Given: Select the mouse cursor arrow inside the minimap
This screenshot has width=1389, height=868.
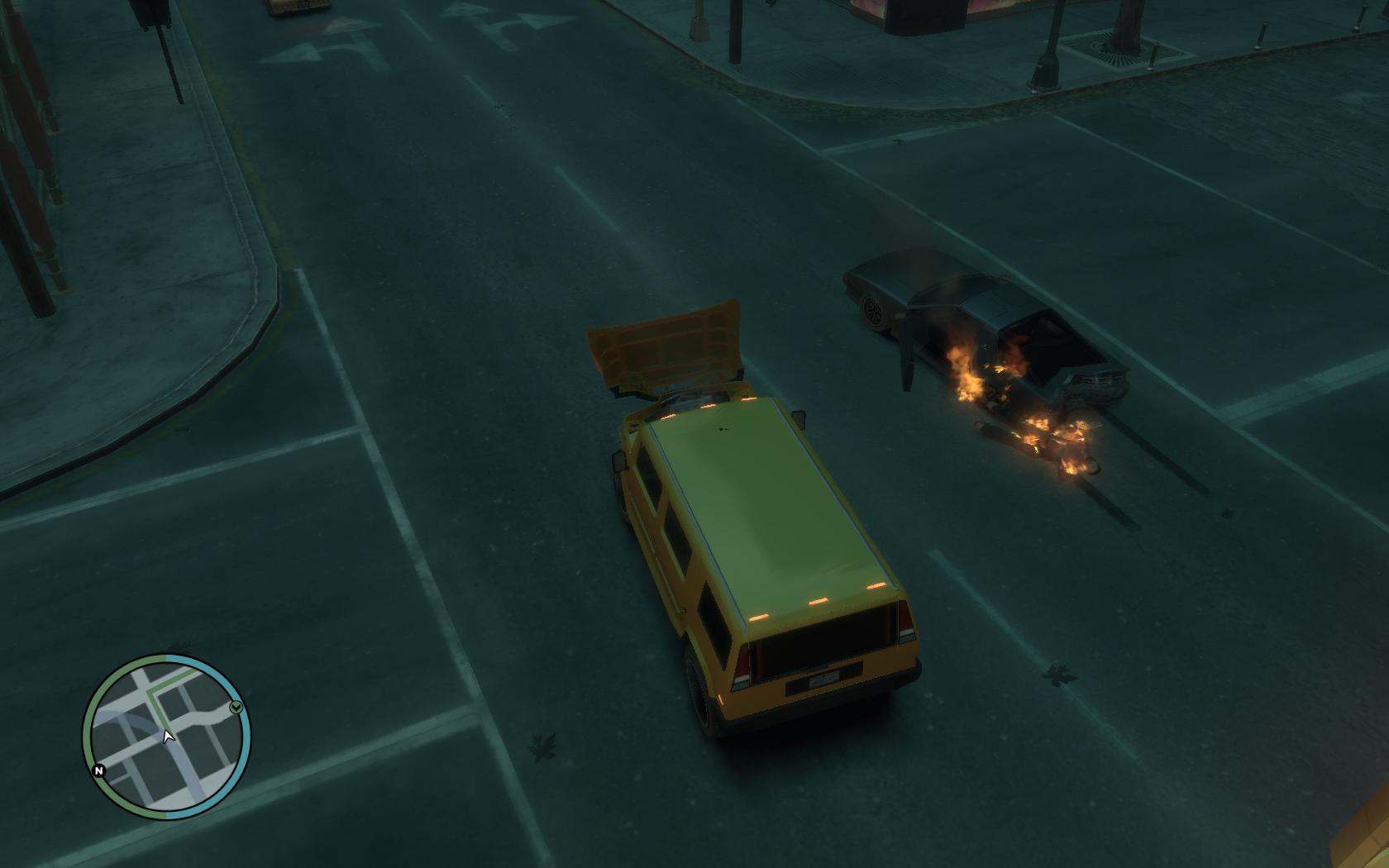Looking at the screenshot, I should pos(167,736).
